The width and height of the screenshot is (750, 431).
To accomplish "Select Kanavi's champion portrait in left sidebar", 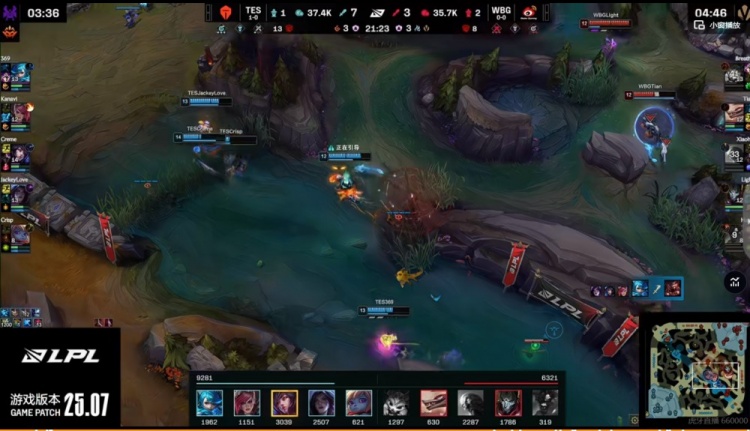I will point(20,117).
